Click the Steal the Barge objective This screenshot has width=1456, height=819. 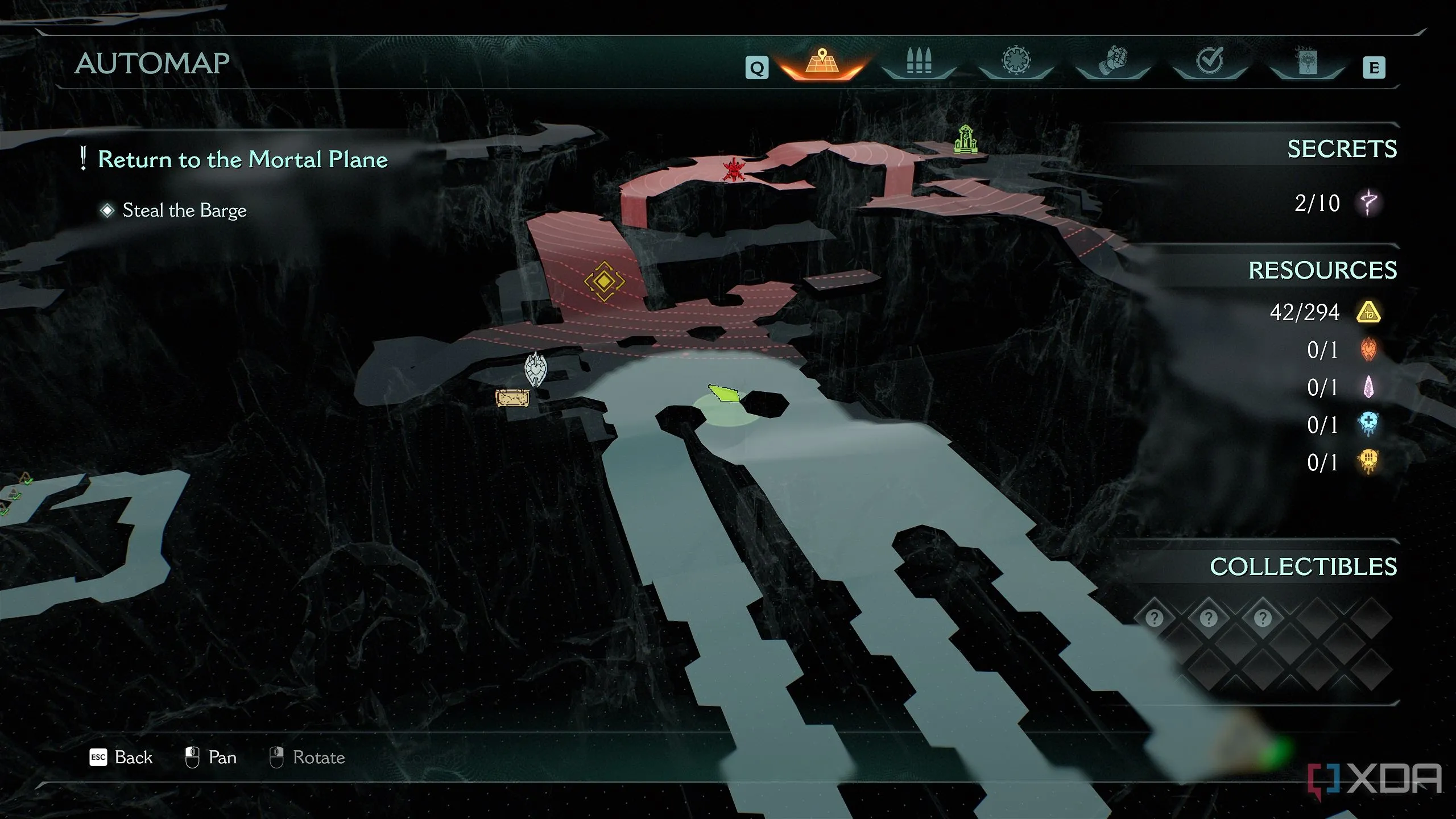tap(184, 210)
